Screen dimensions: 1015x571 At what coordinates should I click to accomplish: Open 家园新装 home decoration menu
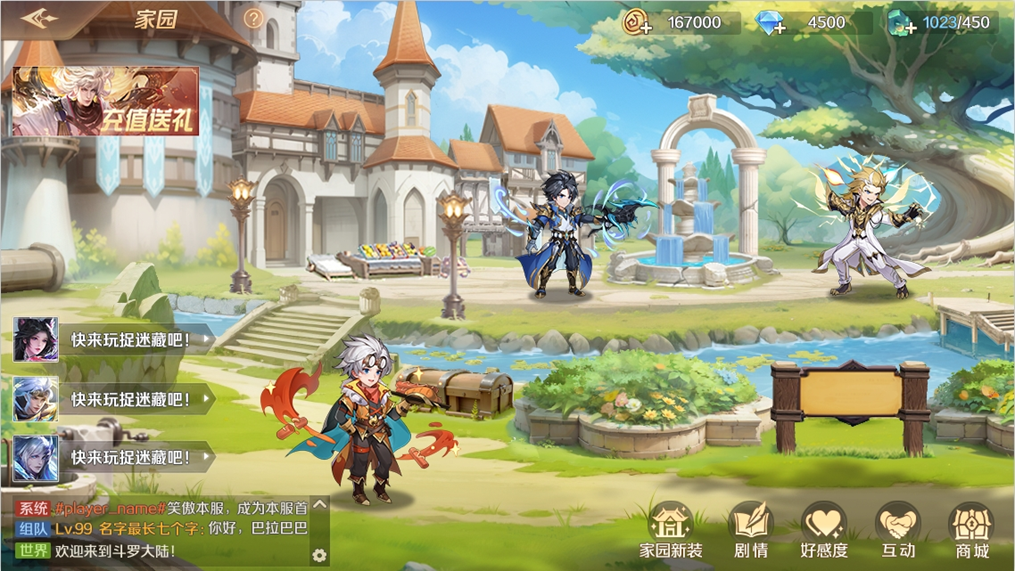tap(671, 531)
